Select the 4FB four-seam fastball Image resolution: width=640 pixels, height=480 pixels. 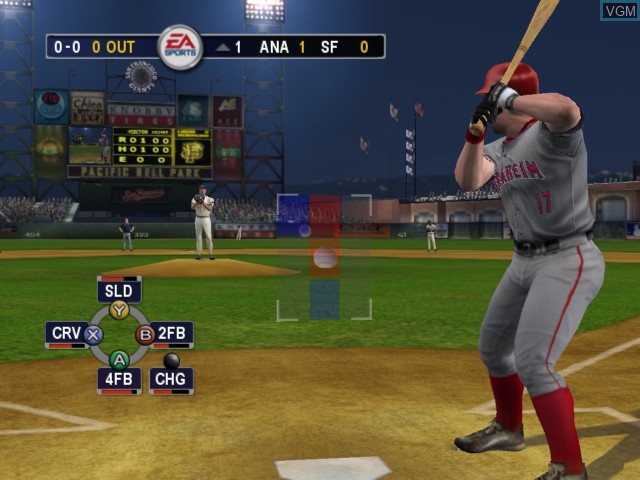click(x=119, y=379)
